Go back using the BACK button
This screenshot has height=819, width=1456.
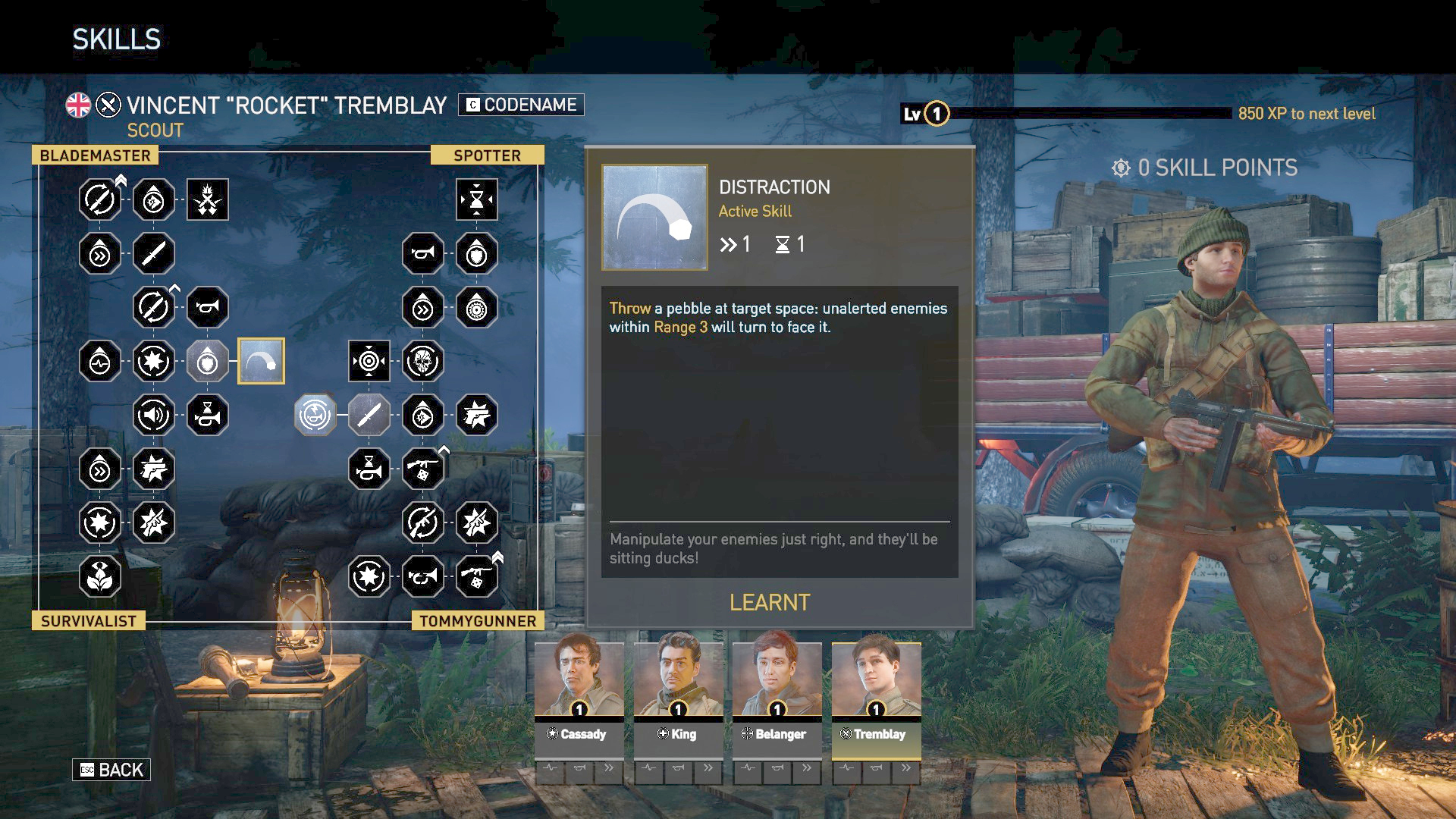111,770
